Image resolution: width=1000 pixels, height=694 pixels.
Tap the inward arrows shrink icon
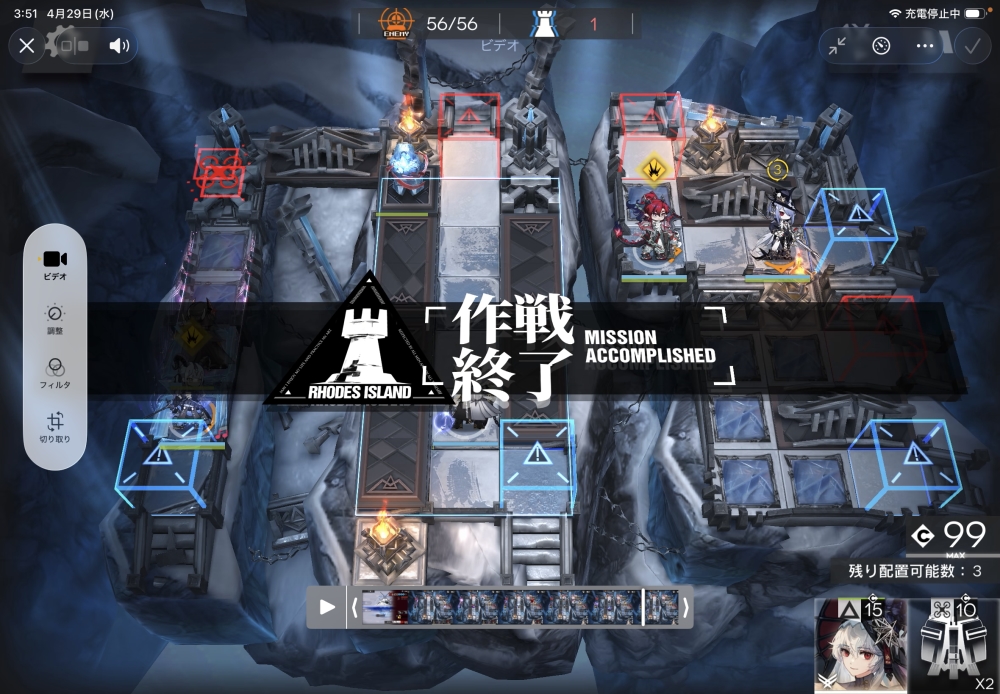(838, 46)
